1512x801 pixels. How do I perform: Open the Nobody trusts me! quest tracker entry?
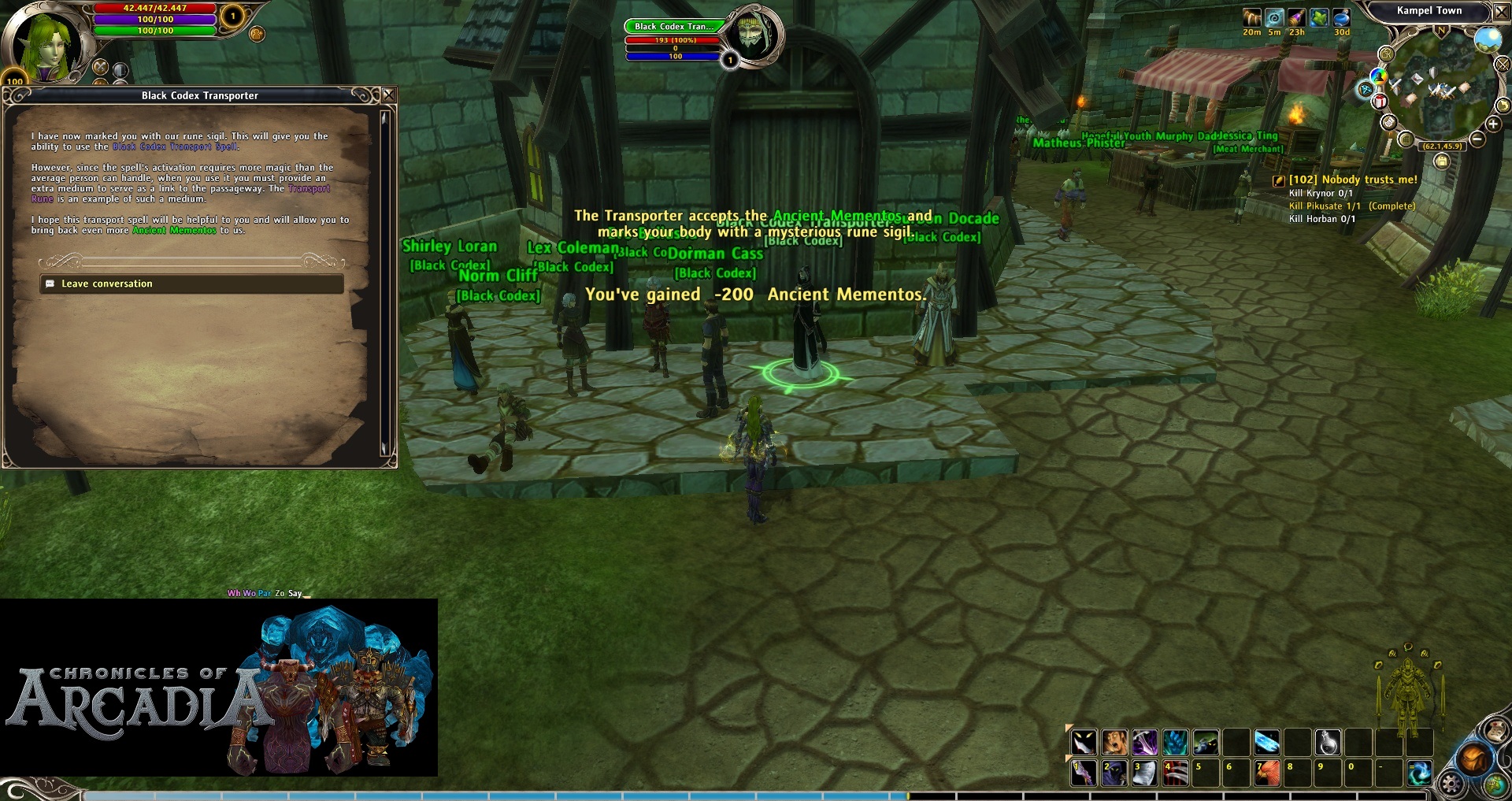coord(1352,180)
